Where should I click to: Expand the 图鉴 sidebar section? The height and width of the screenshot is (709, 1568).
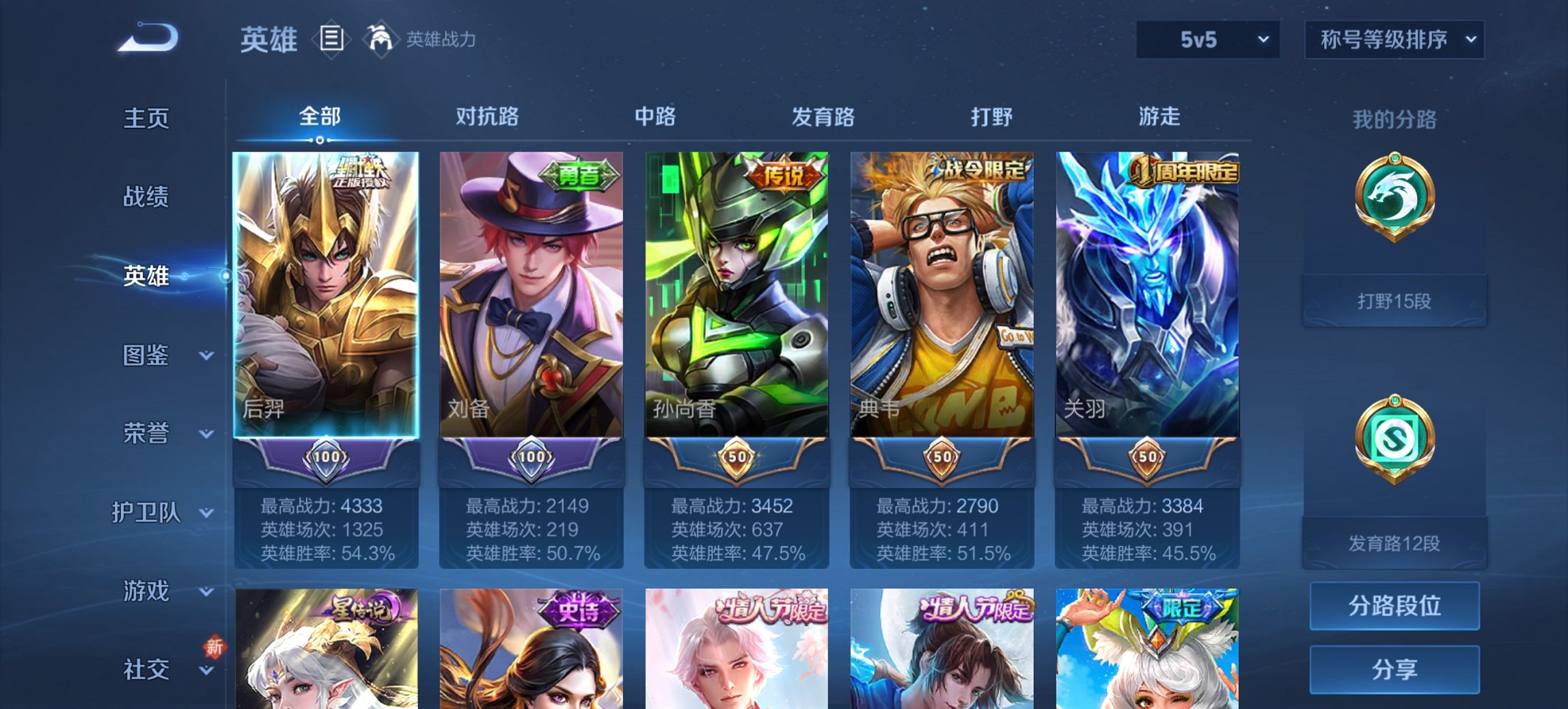tap(146, 356)
